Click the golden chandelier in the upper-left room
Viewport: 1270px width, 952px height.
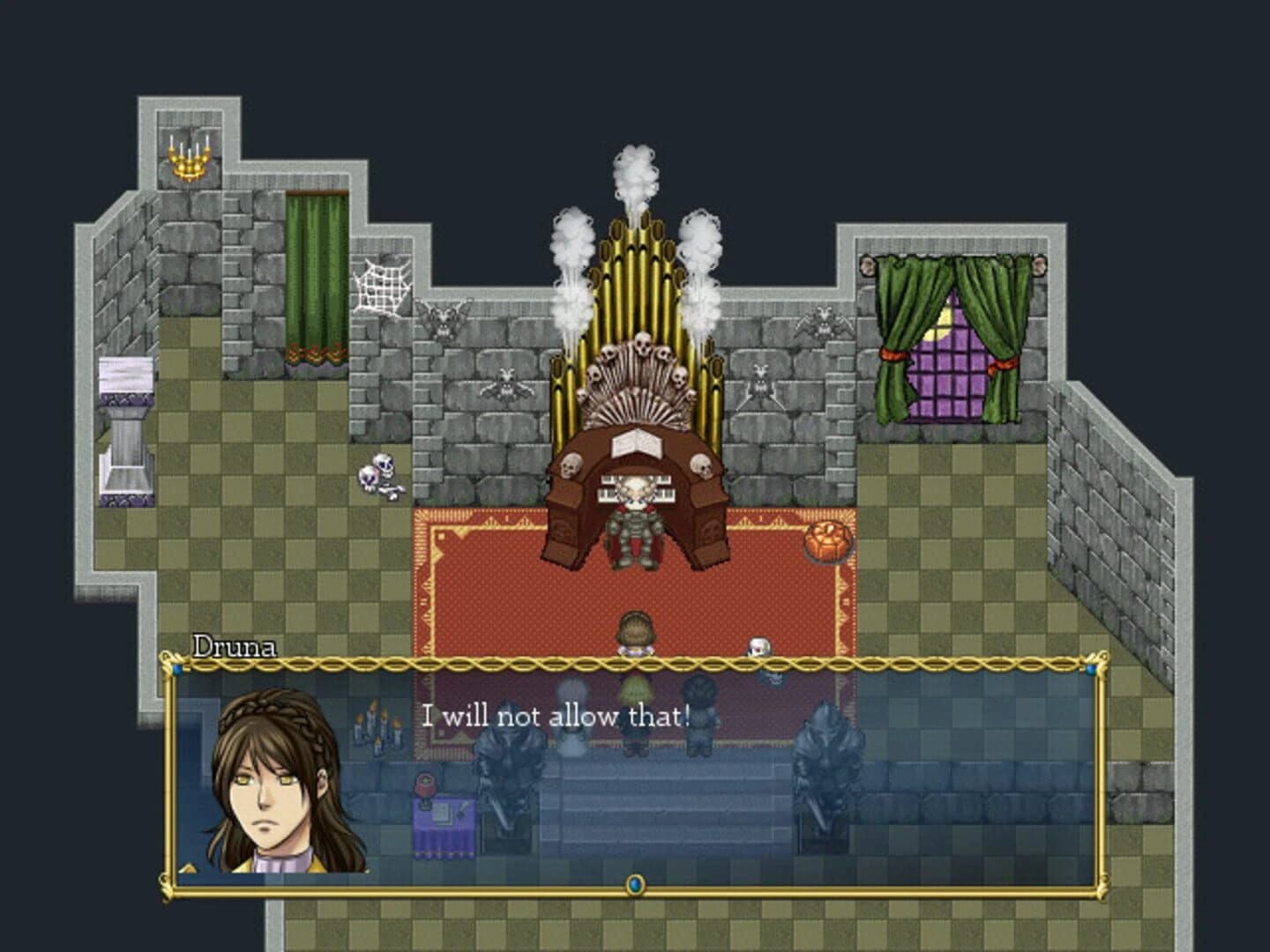[x=189, y=159]
